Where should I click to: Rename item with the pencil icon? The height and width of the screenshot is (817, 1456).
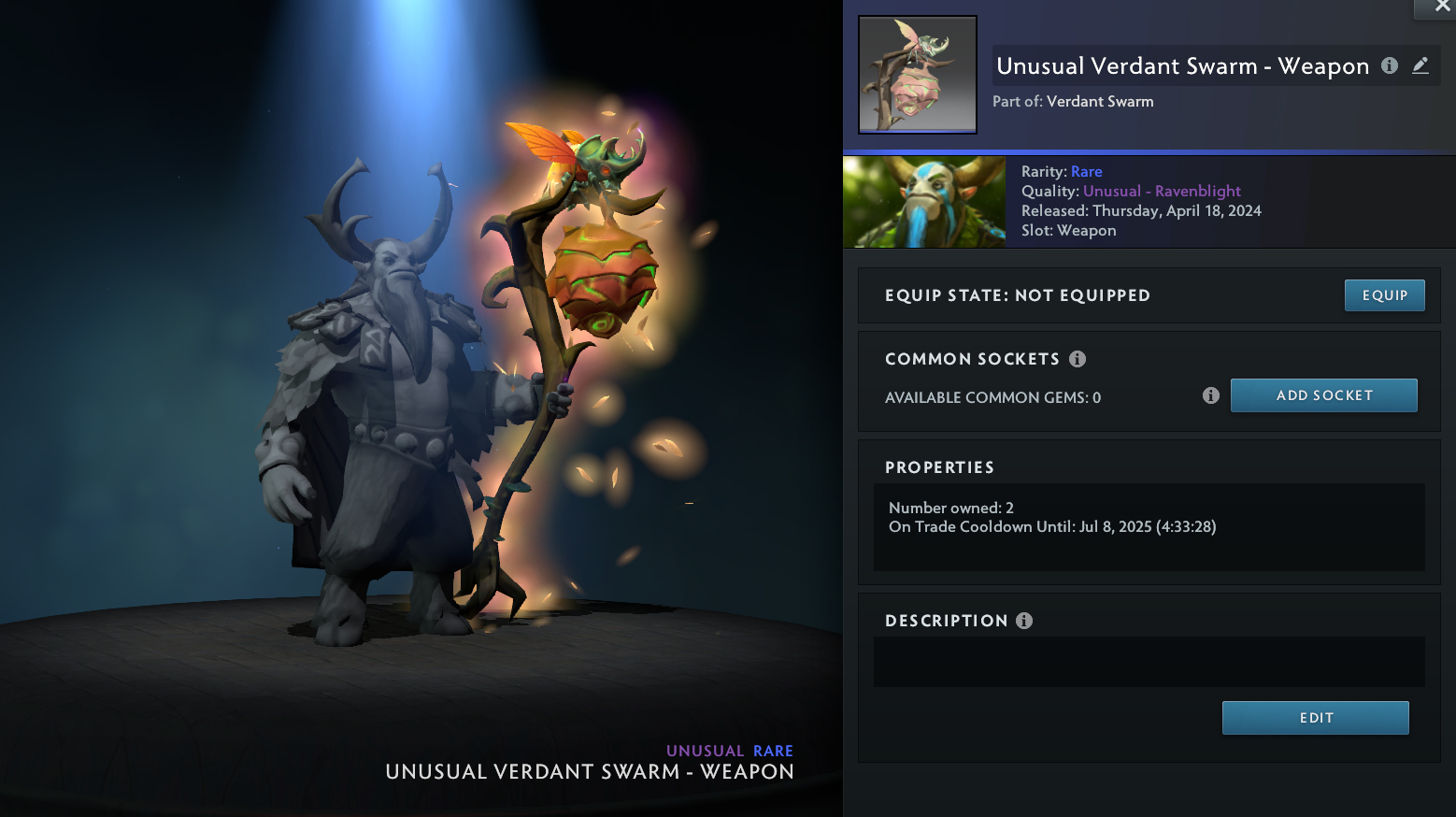(x=1420, y=65)
